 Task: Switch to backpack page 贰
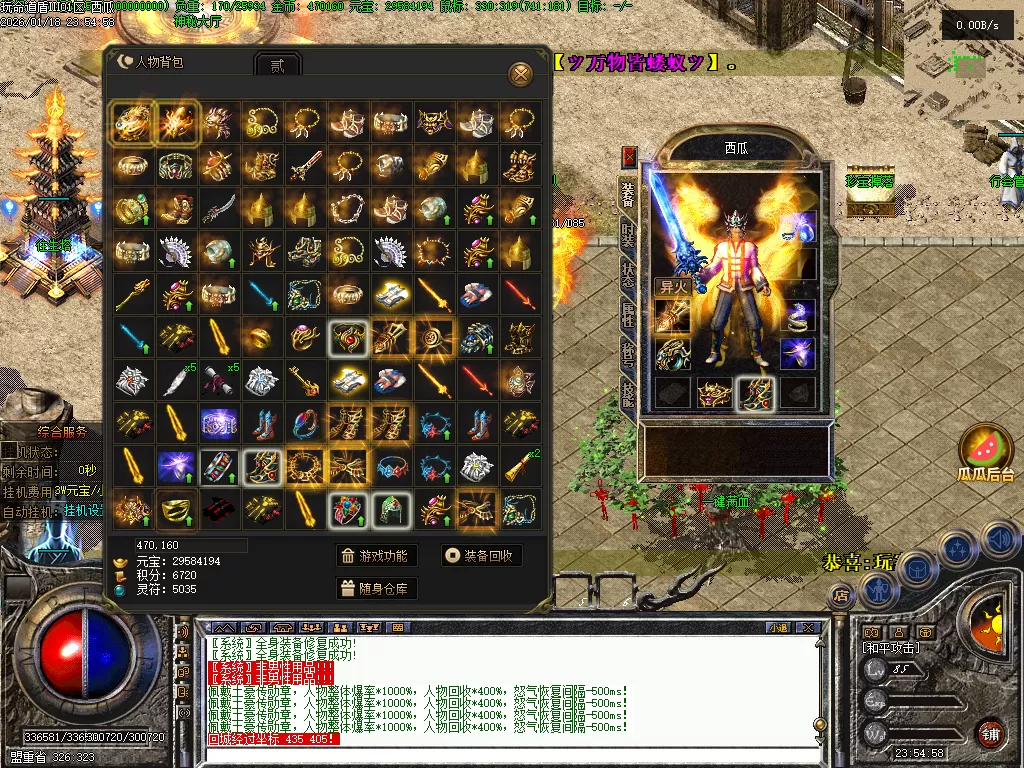(x=278, y=65)
